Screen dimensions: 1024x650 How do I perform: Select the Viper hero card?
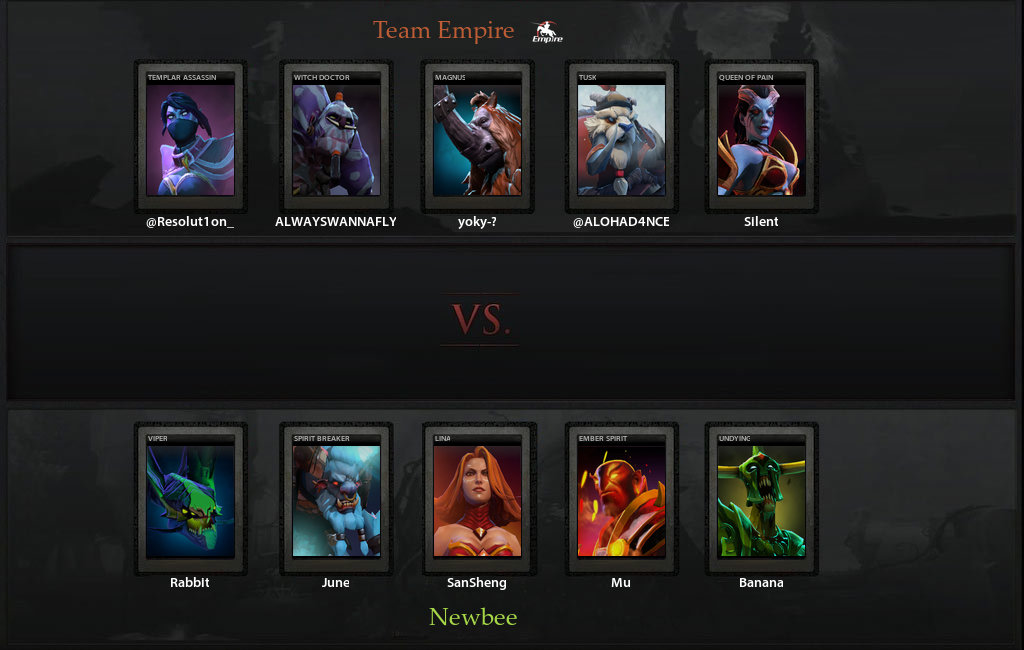pyautogui.click(x=190, y=498)
